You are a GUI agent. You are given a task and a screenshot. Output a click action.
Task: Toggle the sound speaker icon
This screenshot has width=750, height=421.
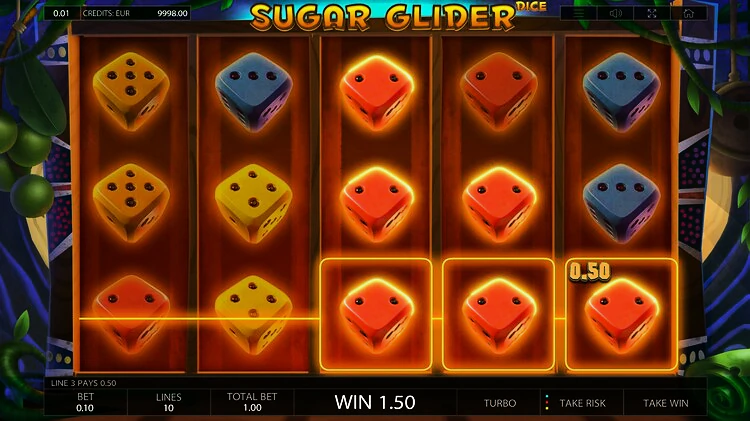click(x=616, y=13)
